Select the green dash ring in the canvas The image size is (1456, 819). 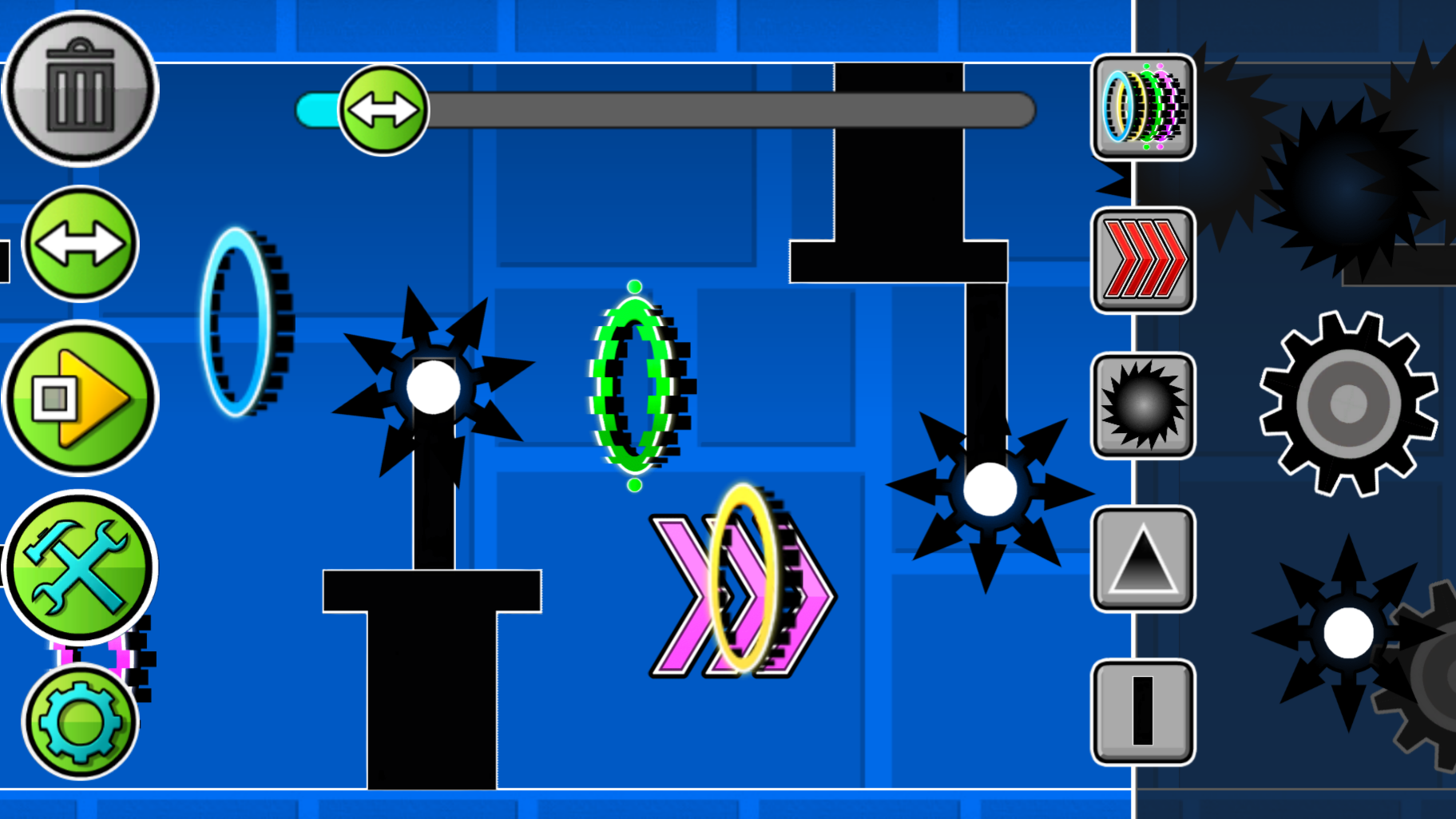pyautogui.click(x=633, y=386)
